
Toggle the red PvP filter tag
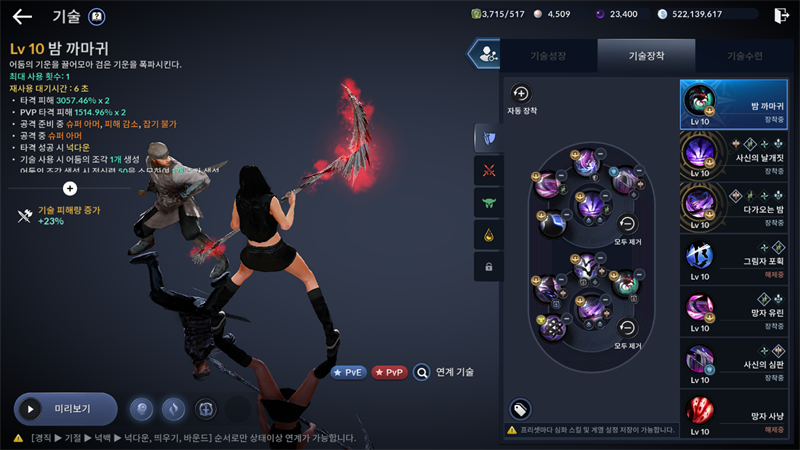click(389, 372)
